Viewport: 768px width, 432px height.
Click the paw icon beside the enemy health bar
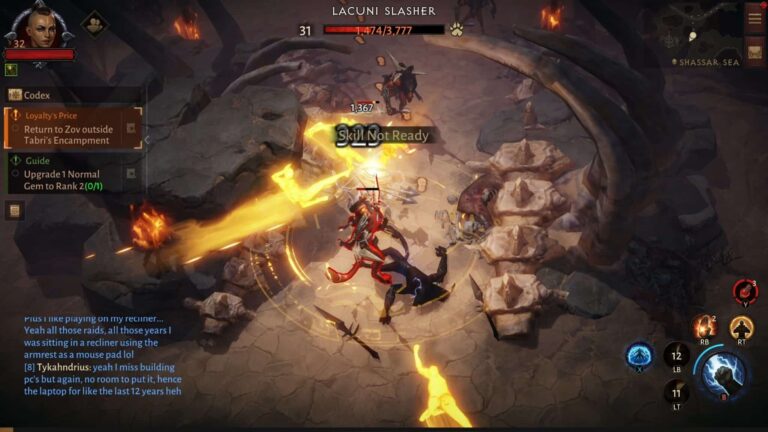pyautogui.click(x=456, y=30)
